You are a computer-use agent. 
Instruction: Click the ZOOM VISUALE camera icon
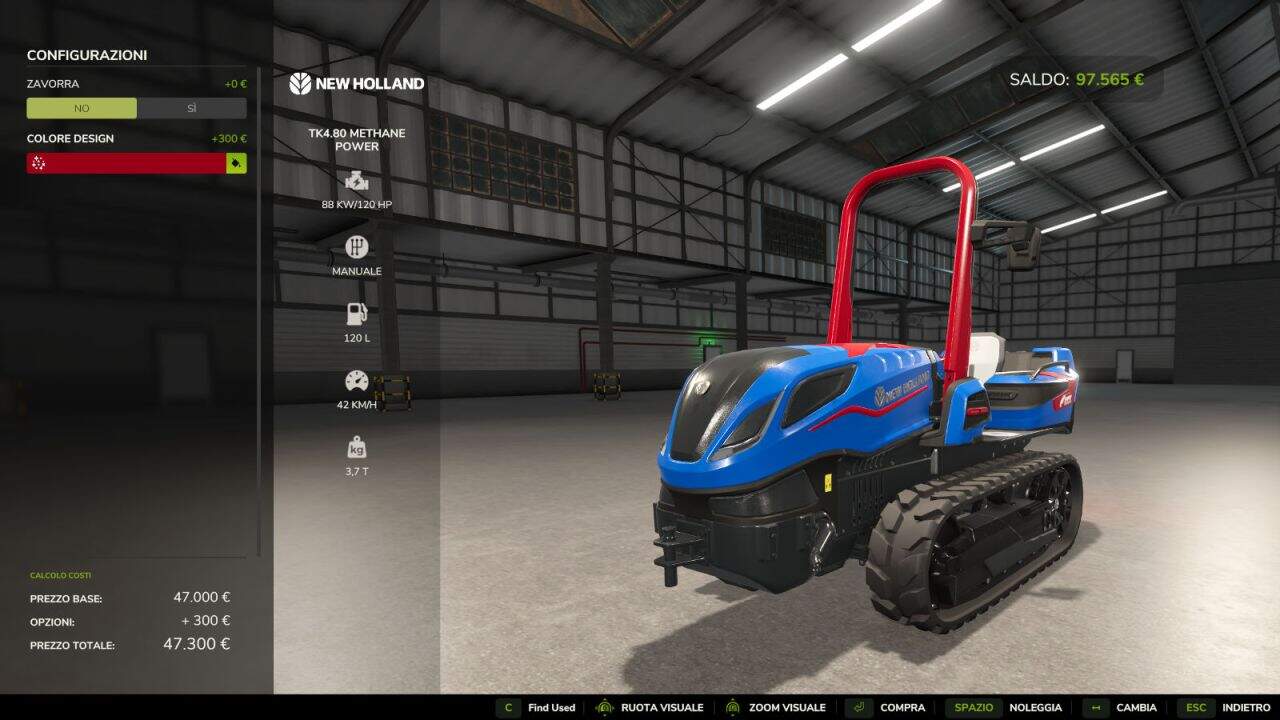(x=734, y=707)
